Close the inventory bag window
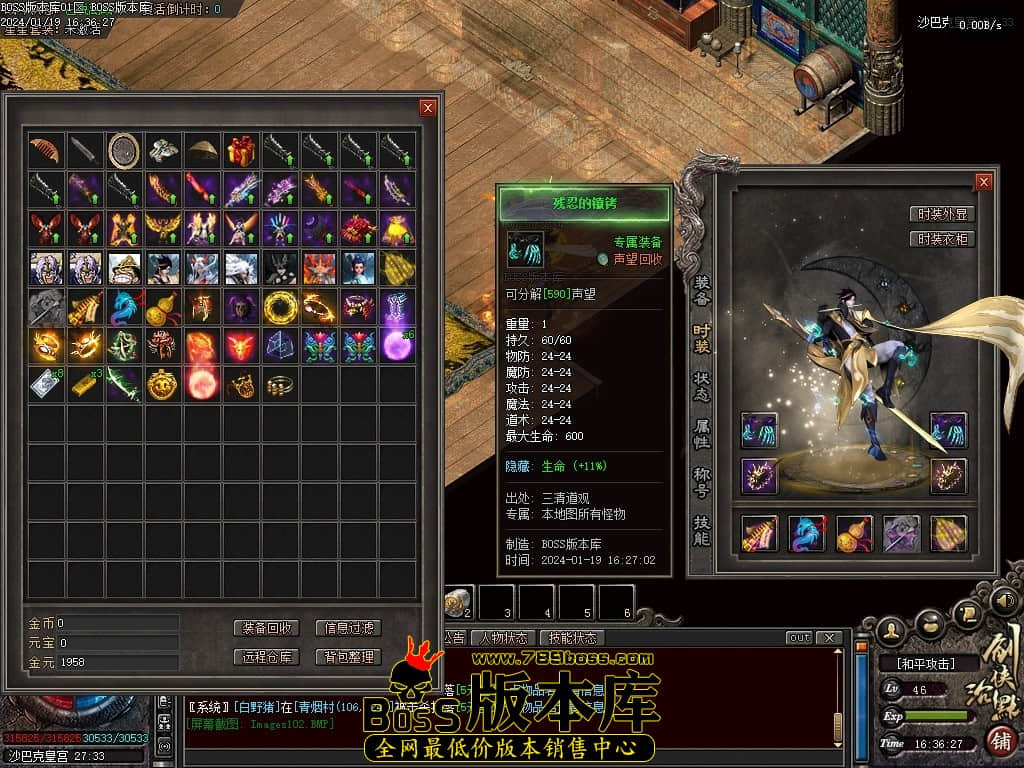1024x768 pixels. pyautogui.click(x=428, y=108)
